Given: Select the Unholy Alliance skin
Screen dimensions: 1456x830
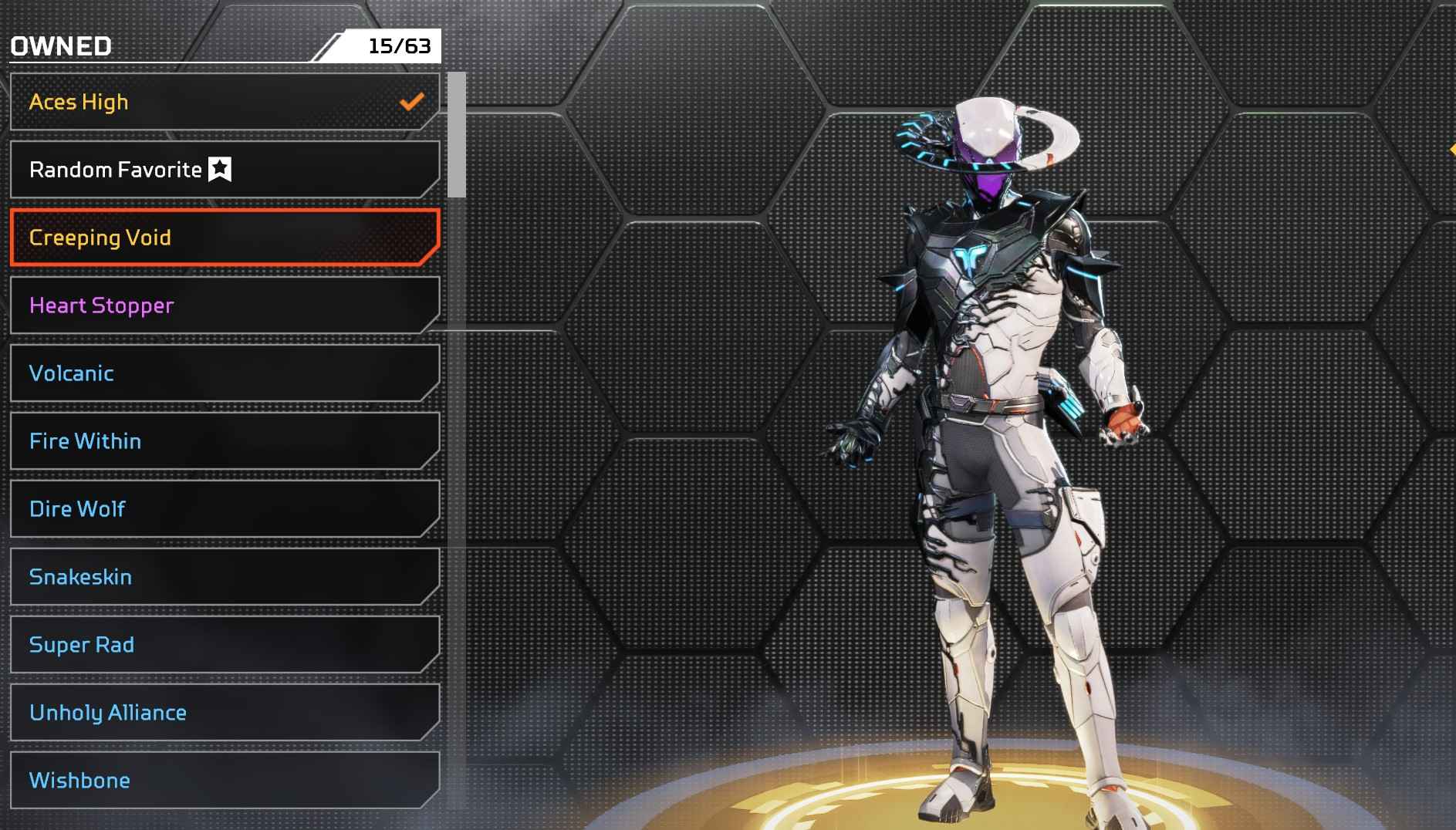Looking at the screenshot, I should [224, 713].
